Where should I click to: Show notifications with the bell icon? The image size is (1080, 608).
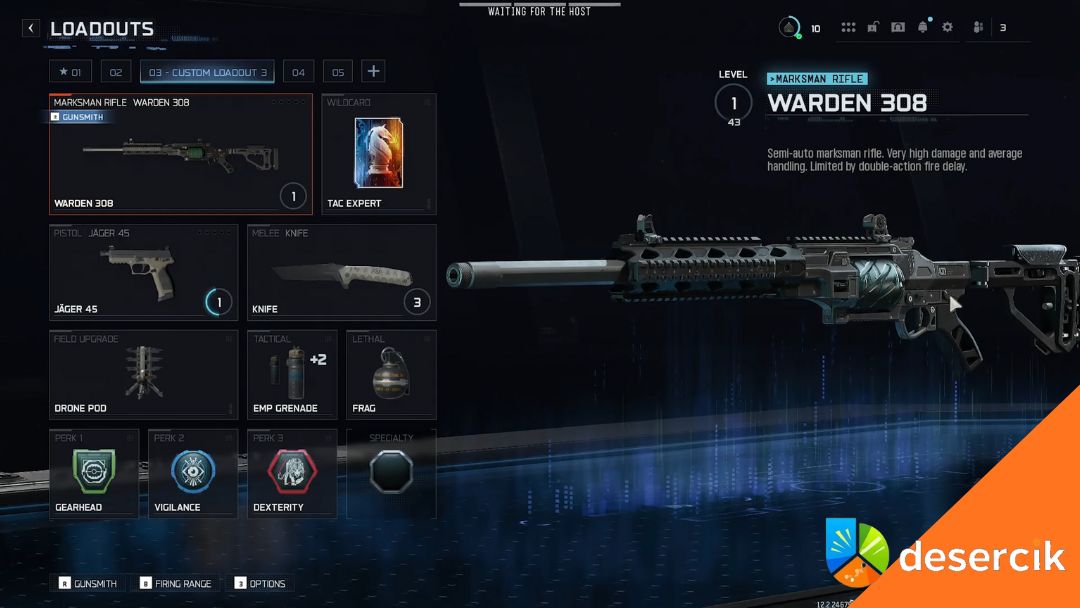(x=922, y=28)
